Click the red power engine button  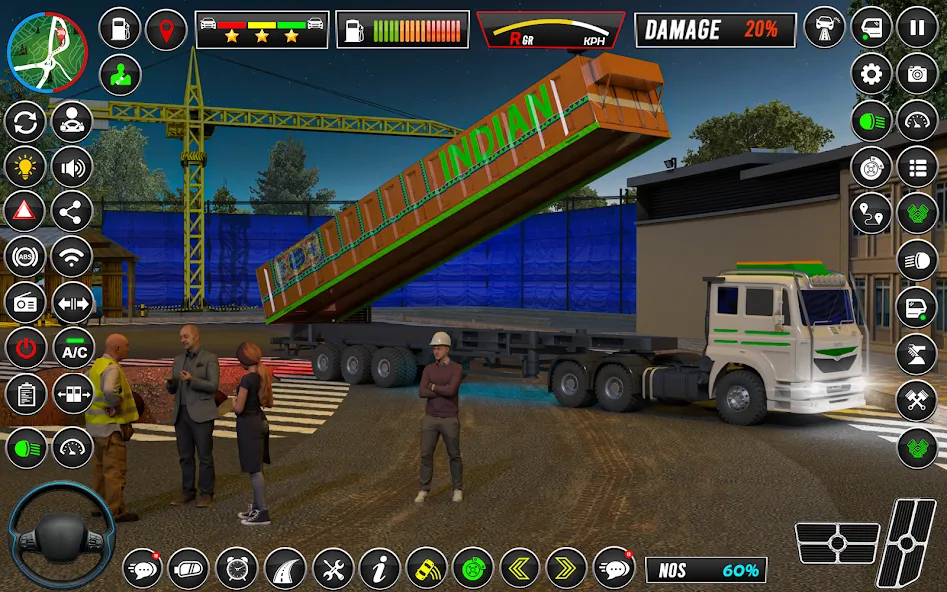click(x=26, y=348)
